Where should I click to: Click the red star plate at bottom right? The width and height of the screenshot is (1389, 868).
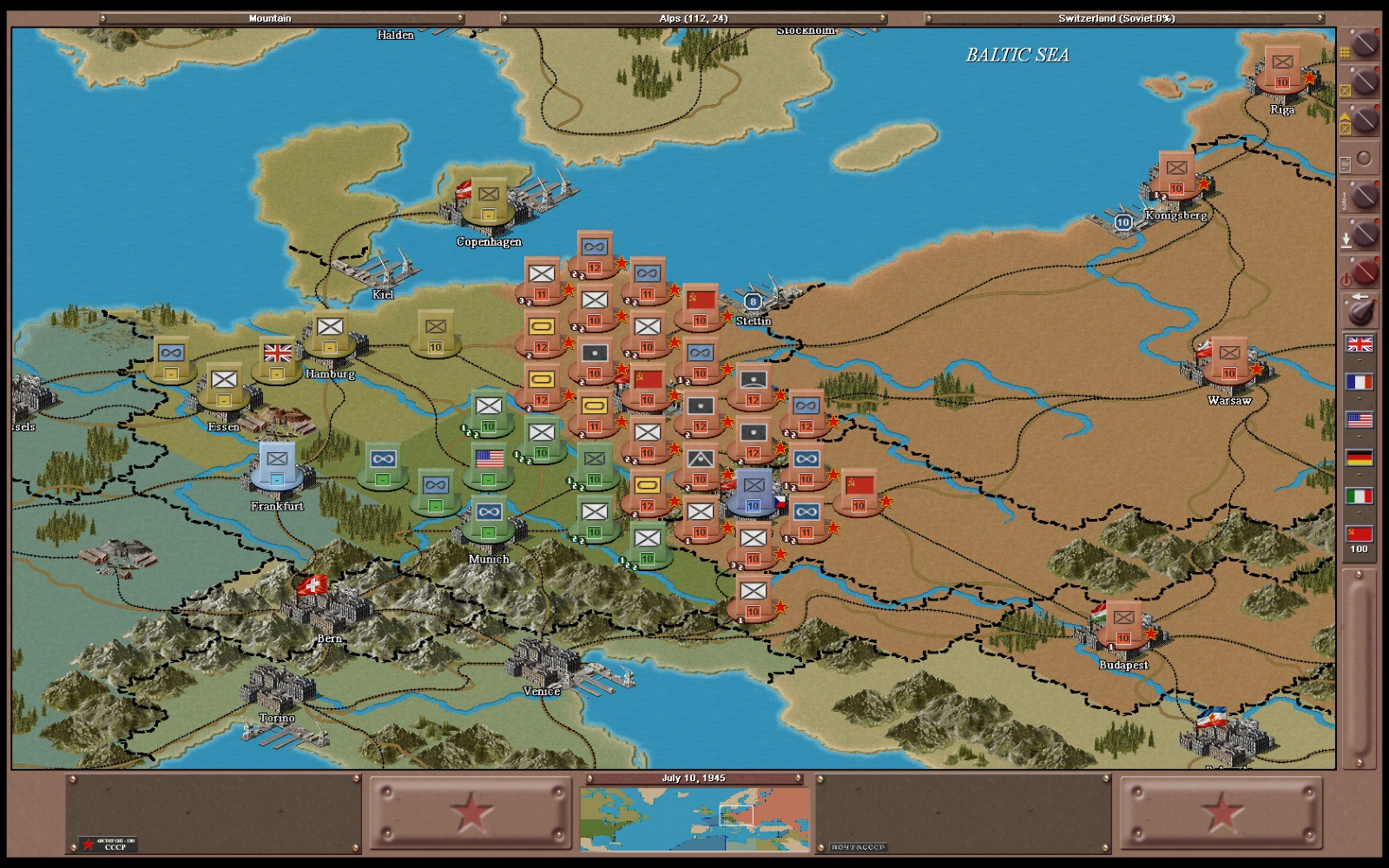[x=1221, y=813]
